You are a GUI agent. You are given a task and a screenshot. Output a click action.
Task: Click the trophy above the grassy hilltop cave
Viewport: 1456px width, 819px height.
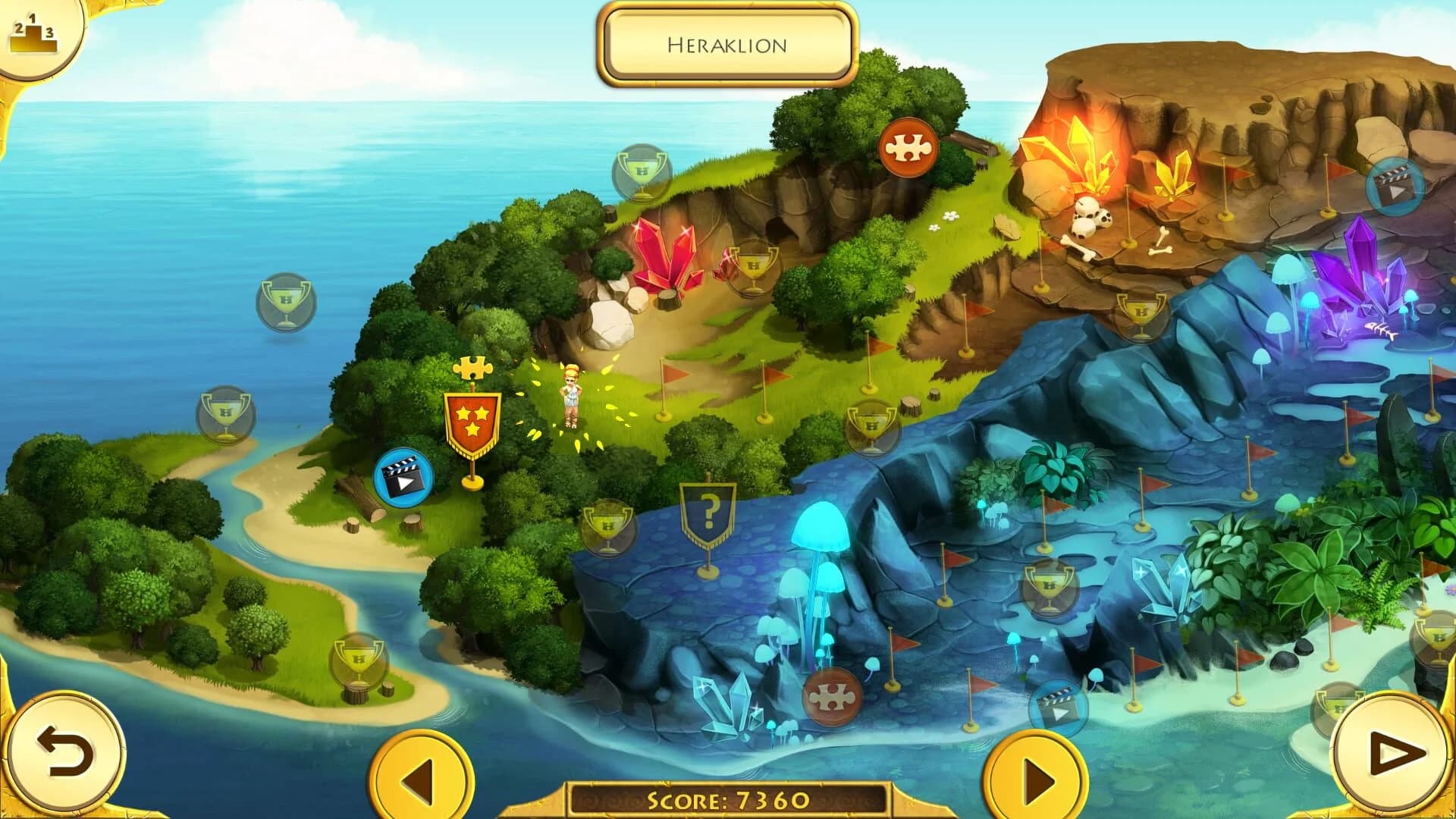point(641,172)
